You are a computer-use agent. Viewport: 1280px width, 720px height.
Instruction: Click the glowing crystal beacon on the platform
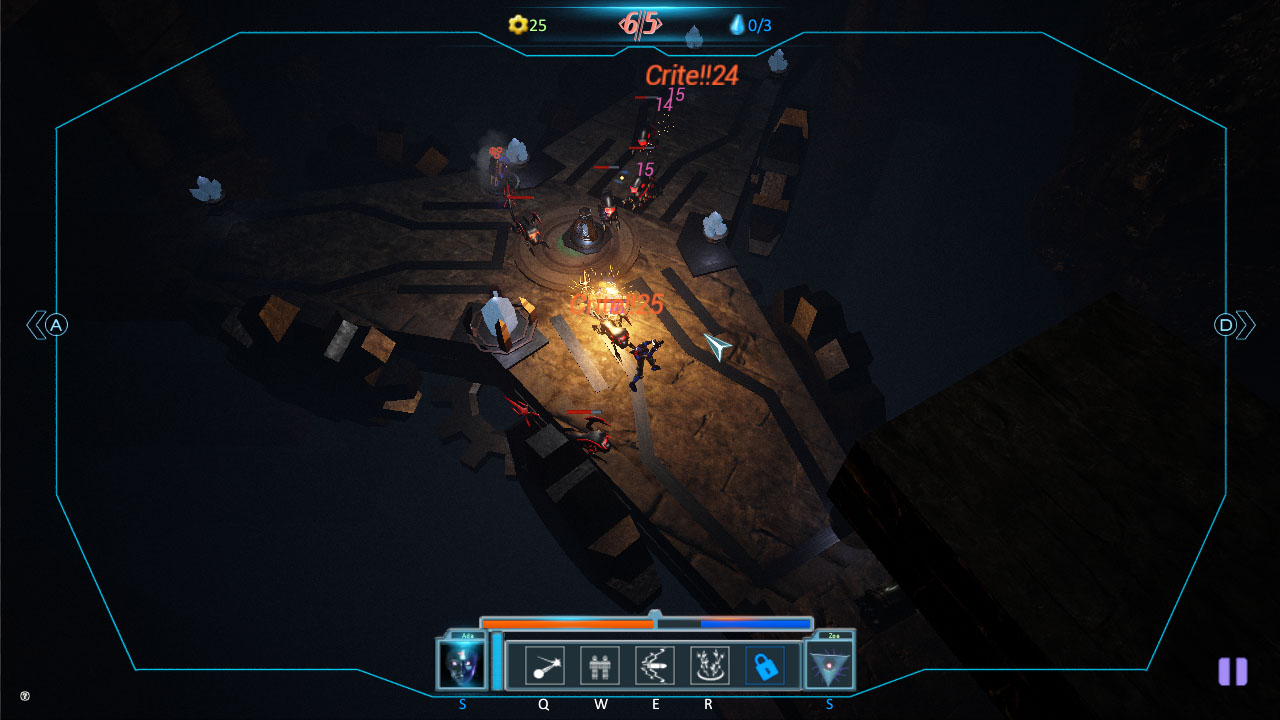498,317
